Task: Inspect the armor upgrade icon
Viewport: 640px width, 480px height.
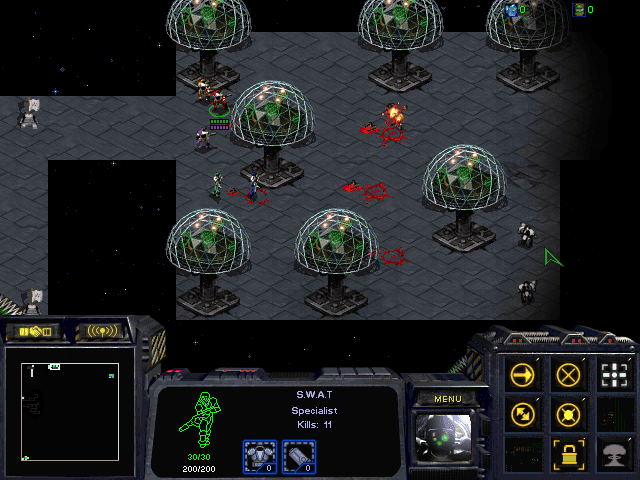Action: (259, 456)
